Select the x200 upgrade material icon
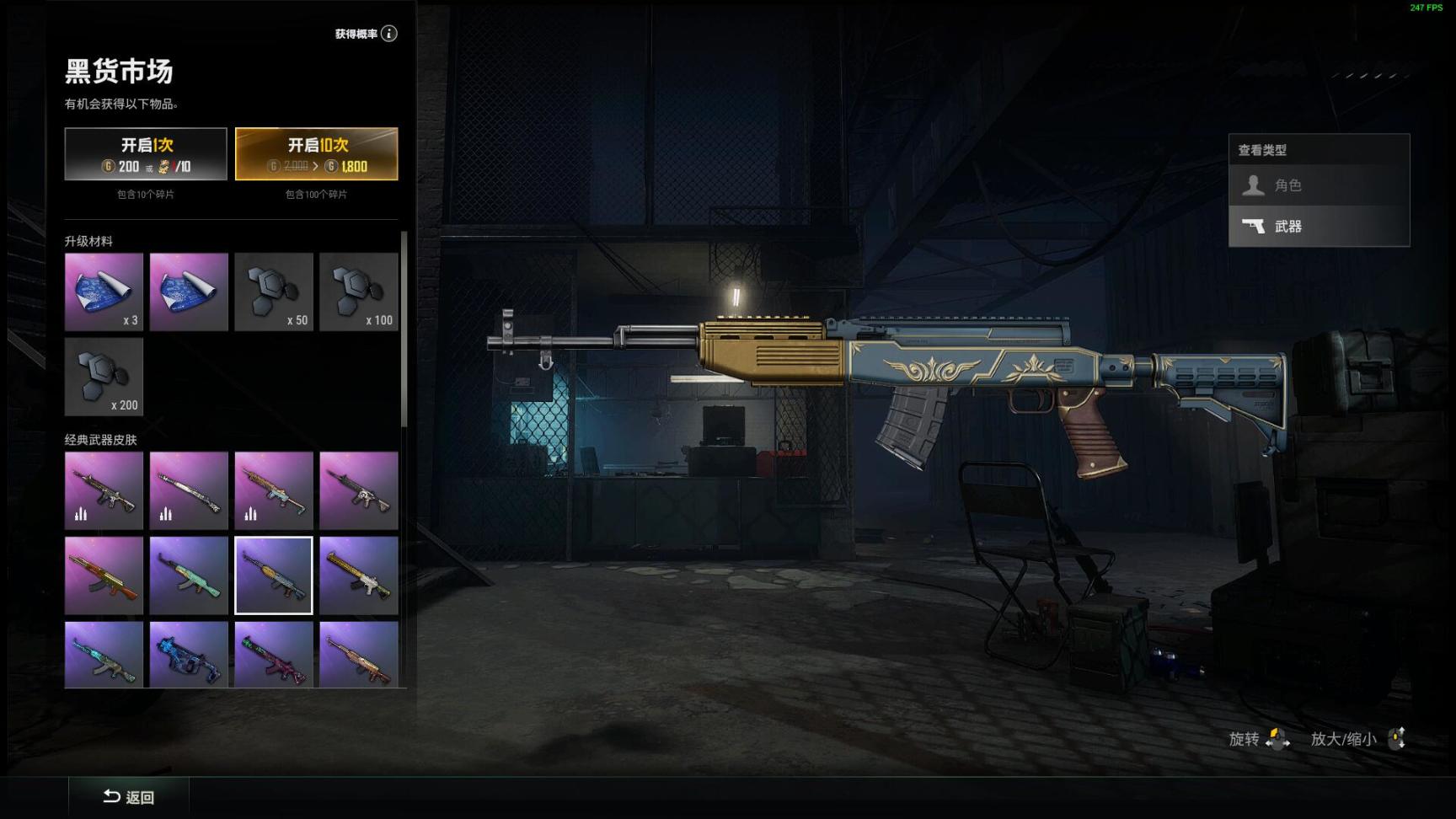The width and height of the screenshot is (1456, 819). click(x=104, y=377)
